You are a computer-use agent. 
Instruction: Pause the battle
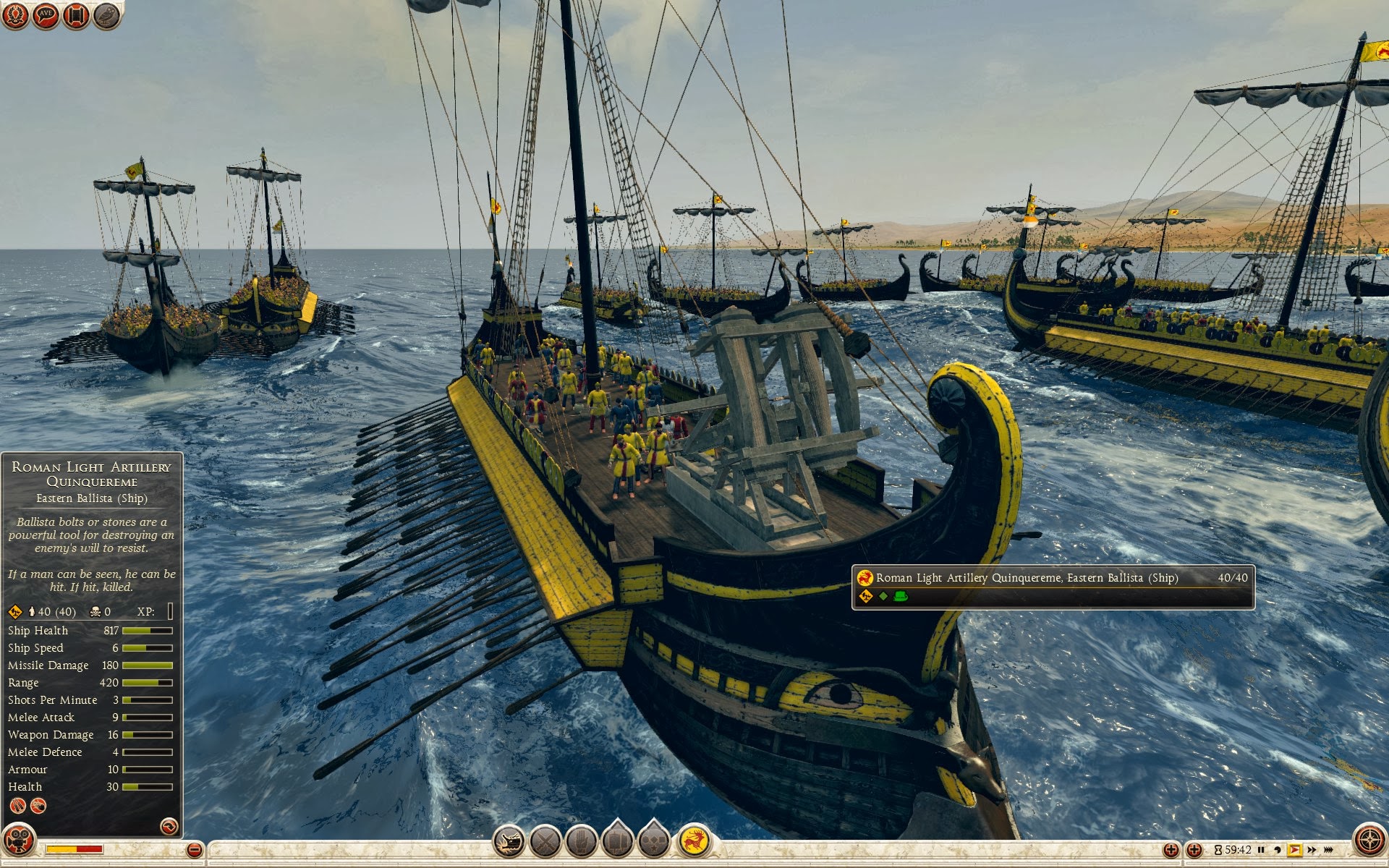tap(1261, 850)
